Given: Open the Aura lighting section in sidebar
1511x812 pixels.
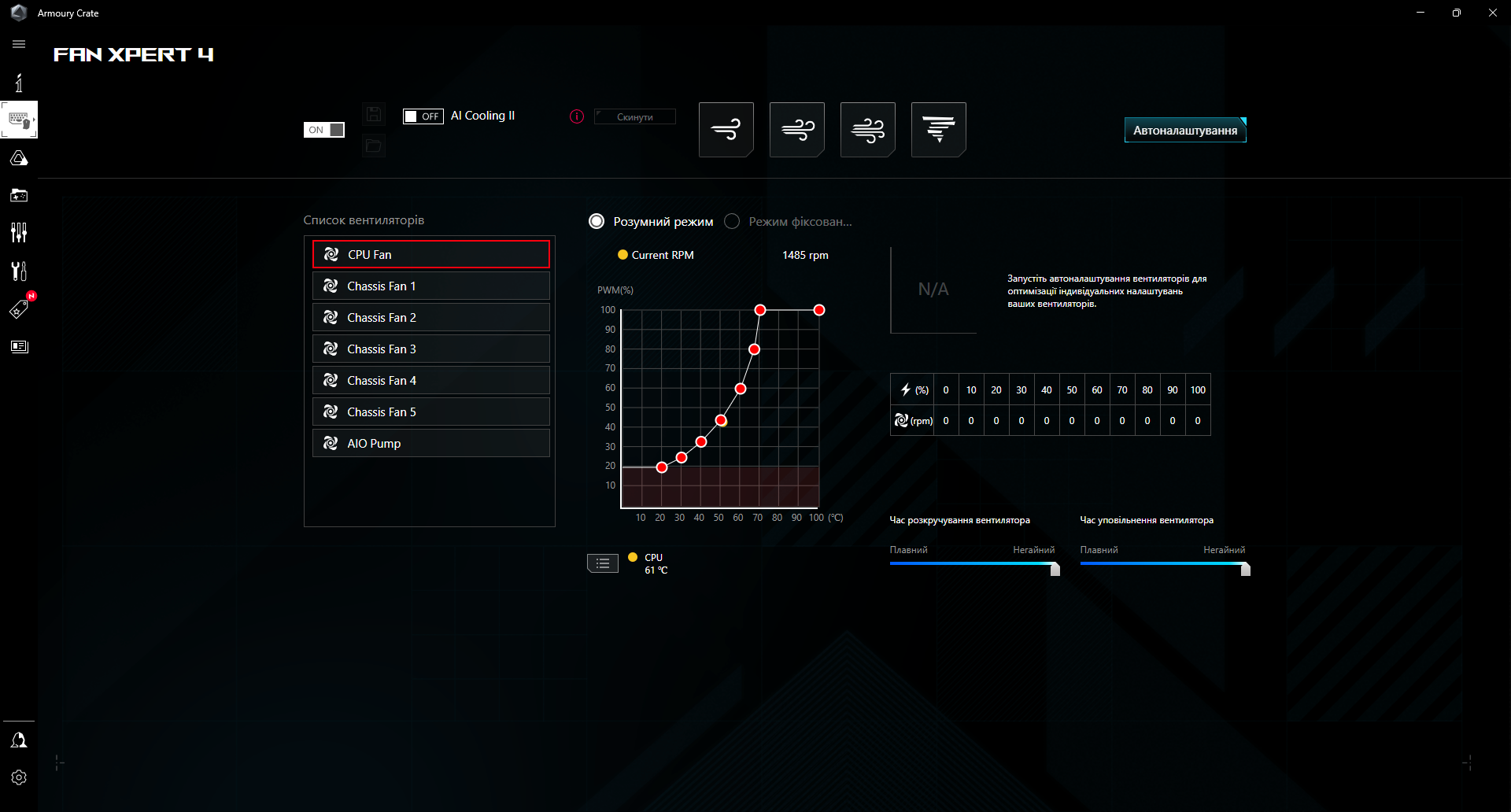Looking at the screenshot, I should (19, 157).
